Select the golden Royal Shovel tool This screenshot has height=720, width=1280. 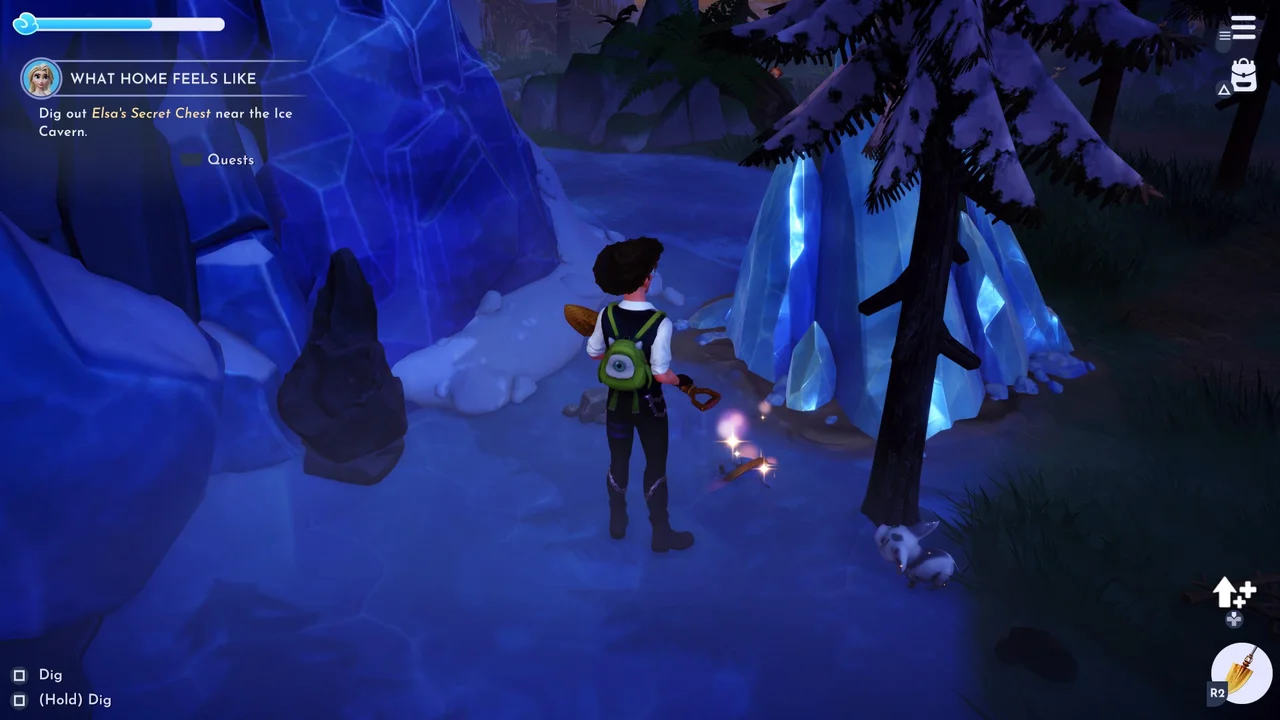click(1241, 672)
